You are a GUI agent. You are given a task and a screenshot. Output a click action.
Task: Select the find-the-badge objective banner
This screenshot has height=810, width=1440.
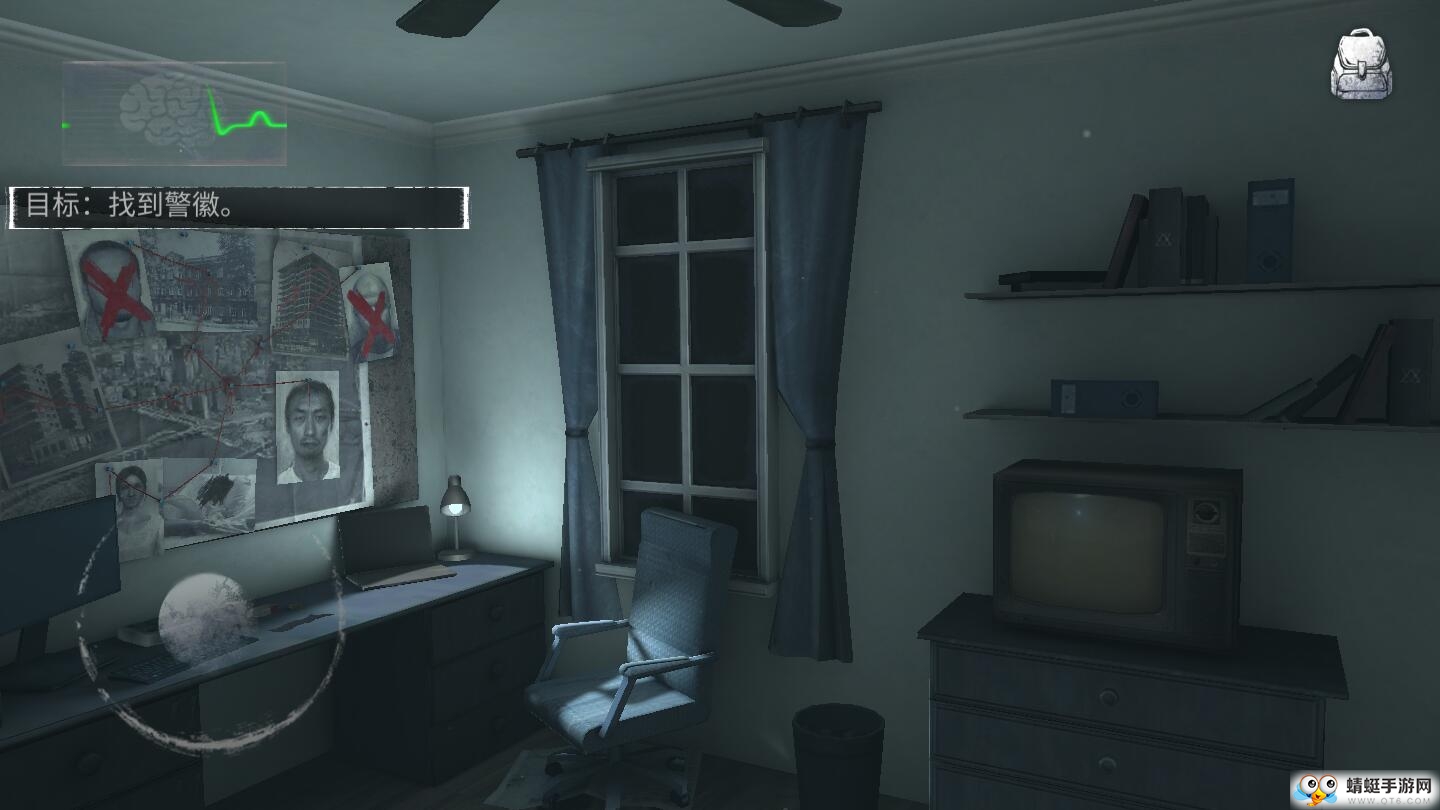tap(238, 207)
